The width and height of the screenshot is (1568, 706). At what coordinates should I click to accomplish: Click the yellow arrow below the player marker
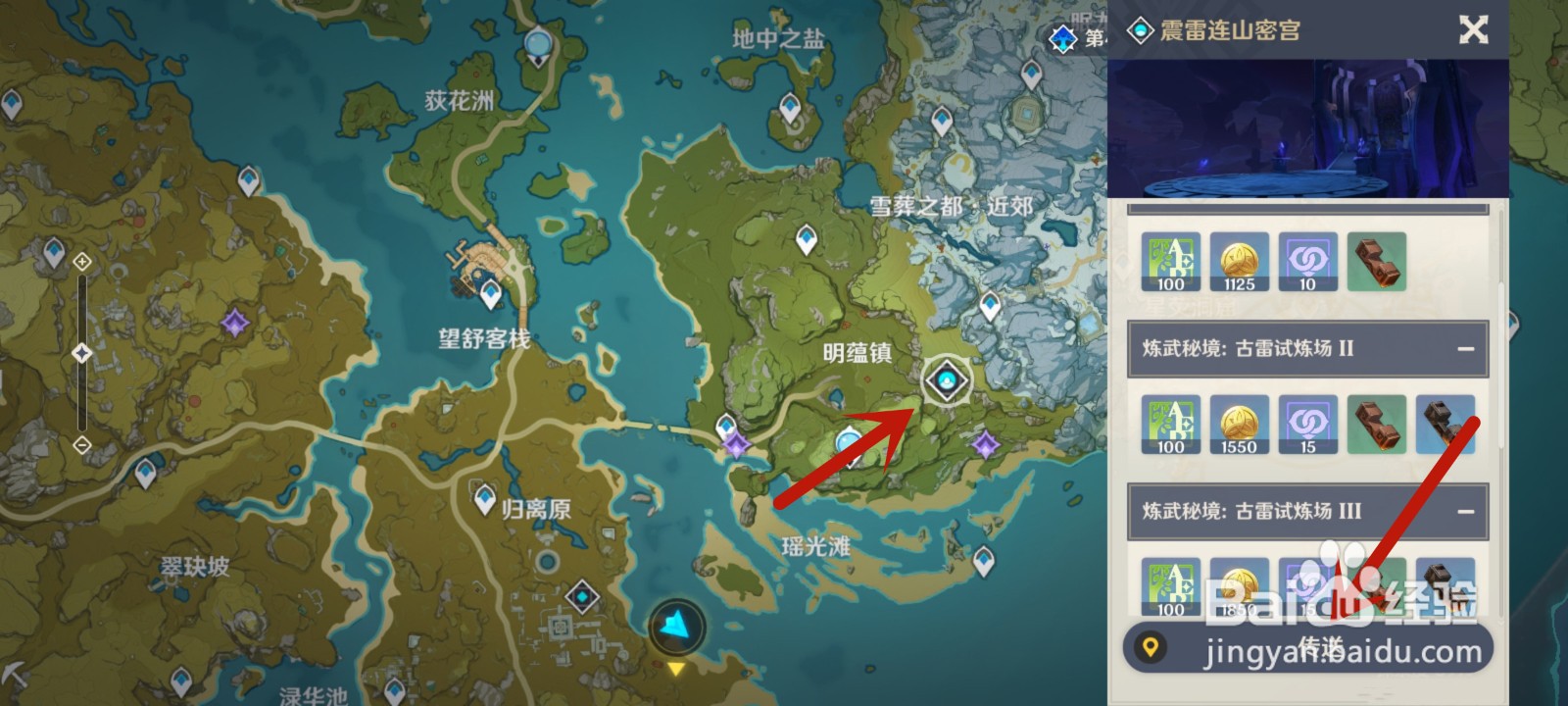pos(678,671)
